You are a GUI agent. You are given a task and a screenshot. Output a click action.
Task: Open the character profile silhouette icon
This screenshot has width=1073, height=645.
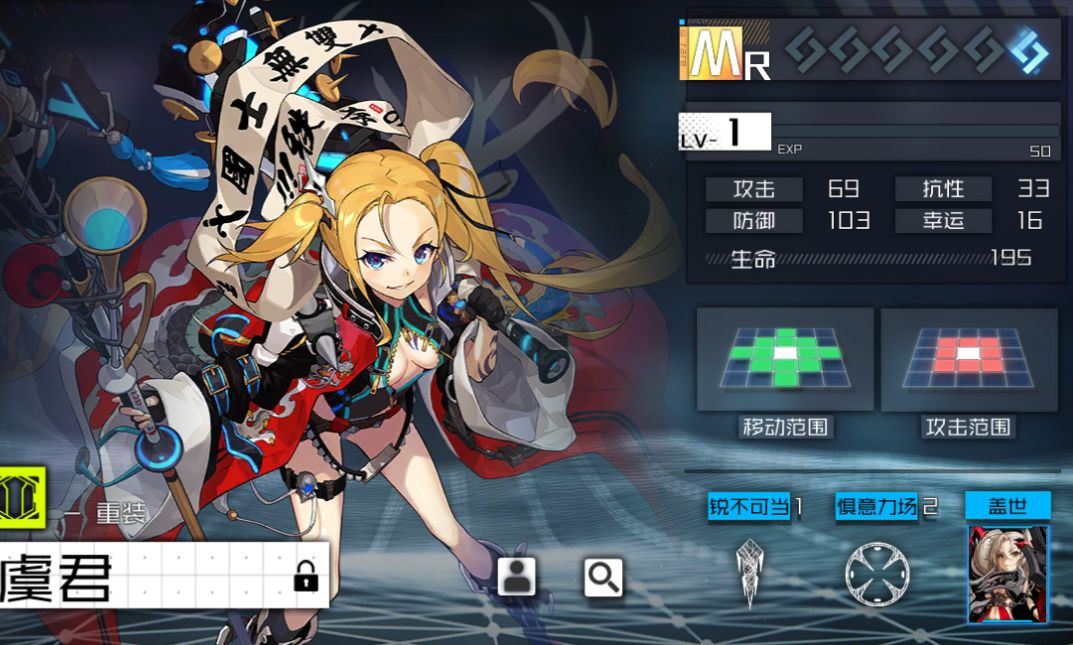pyautogui.click(x=517, y=576)
